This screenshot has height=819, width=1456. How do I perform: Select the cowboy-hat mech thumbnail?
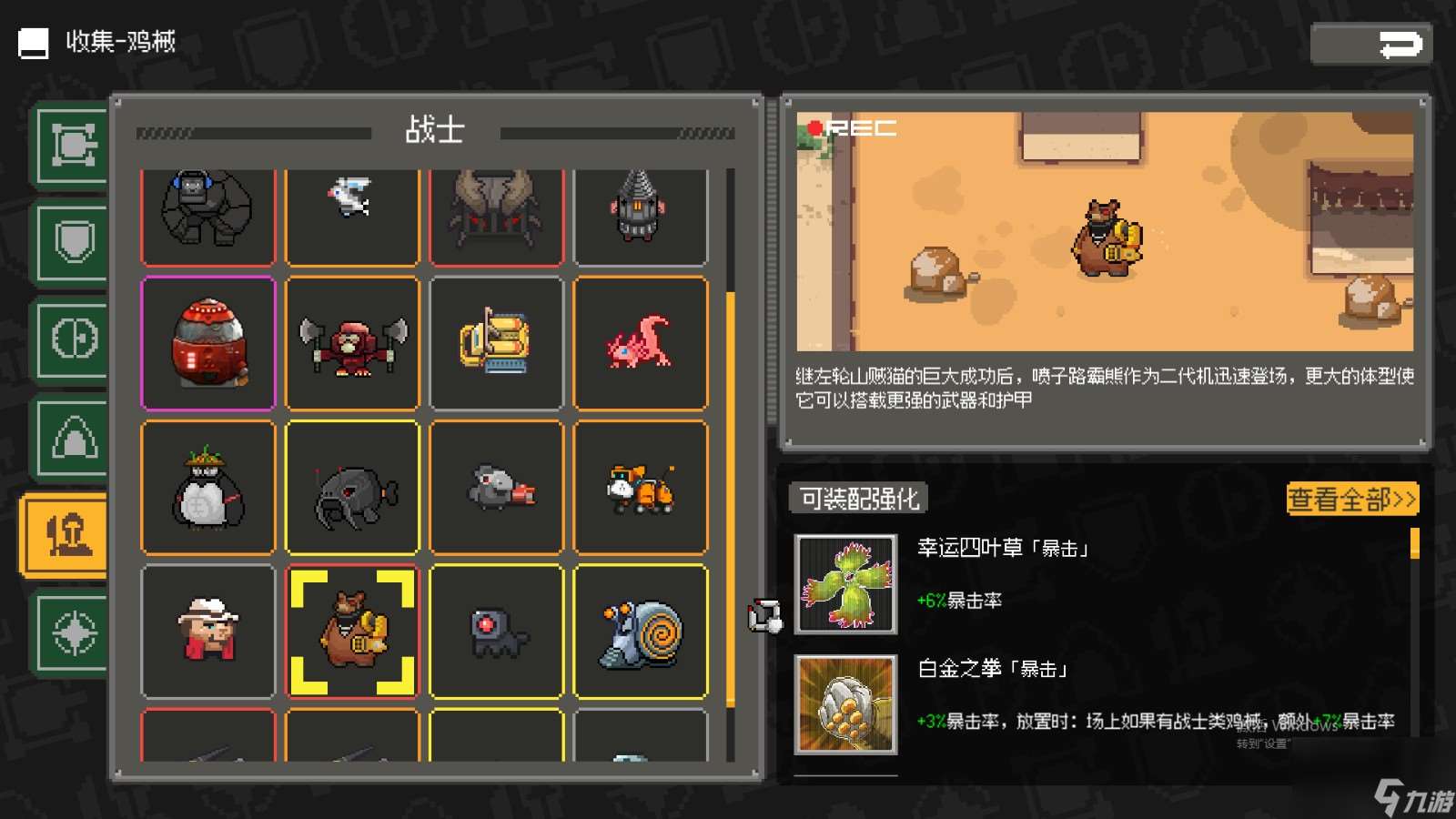(207, 632)
